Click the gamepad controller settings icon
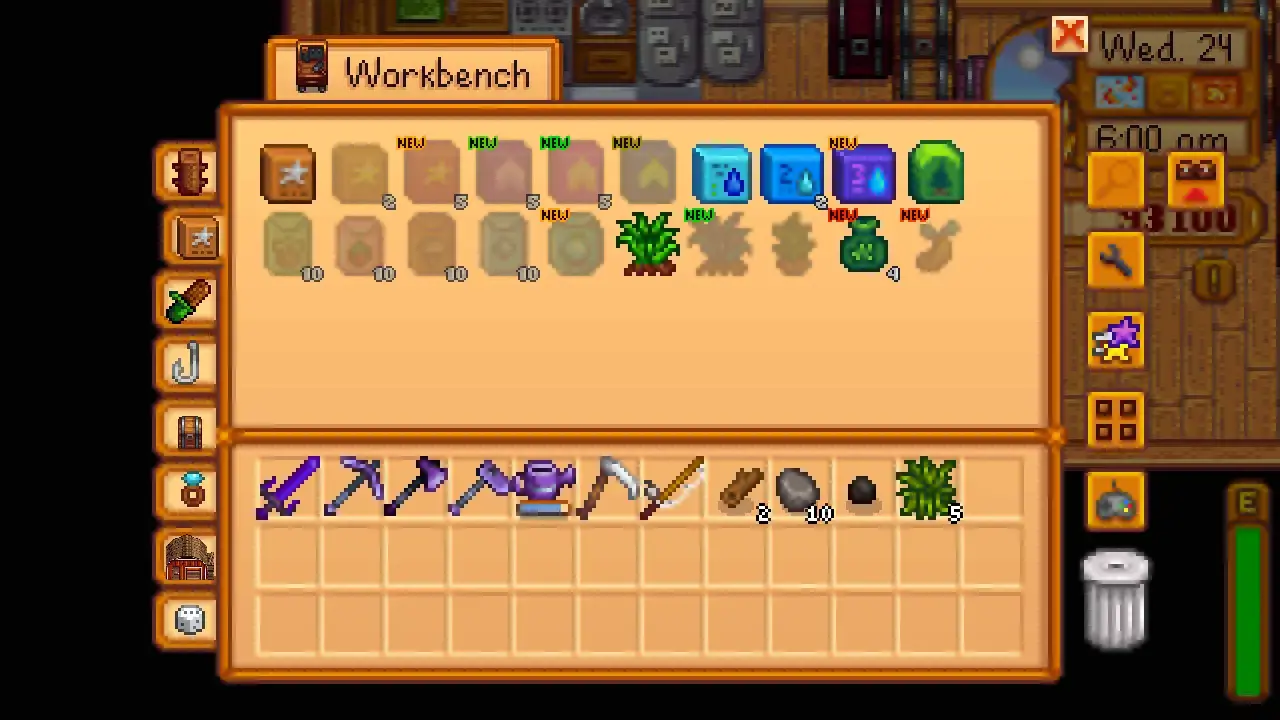Image resolution: width=1280 pixels, height=720 pixels. [x=1117, y=502]
